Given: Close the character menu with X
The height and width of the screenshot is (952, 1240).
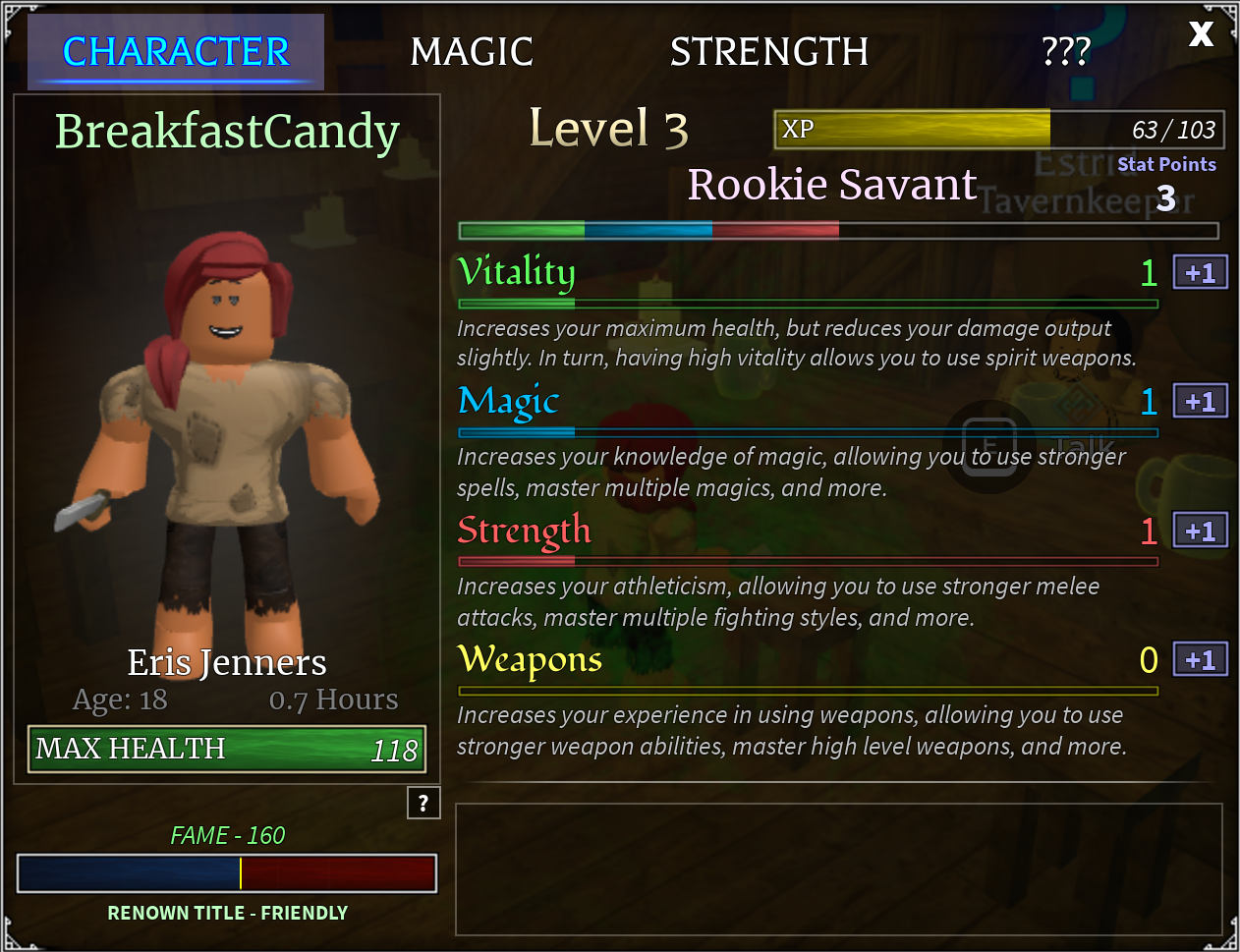Looking at the screenshot, I should [x=1201, y=34].
